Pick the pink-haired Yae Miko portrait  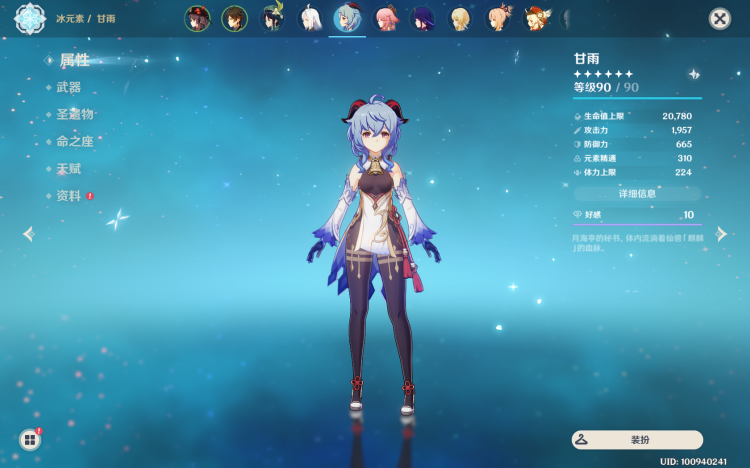[386, 19]
